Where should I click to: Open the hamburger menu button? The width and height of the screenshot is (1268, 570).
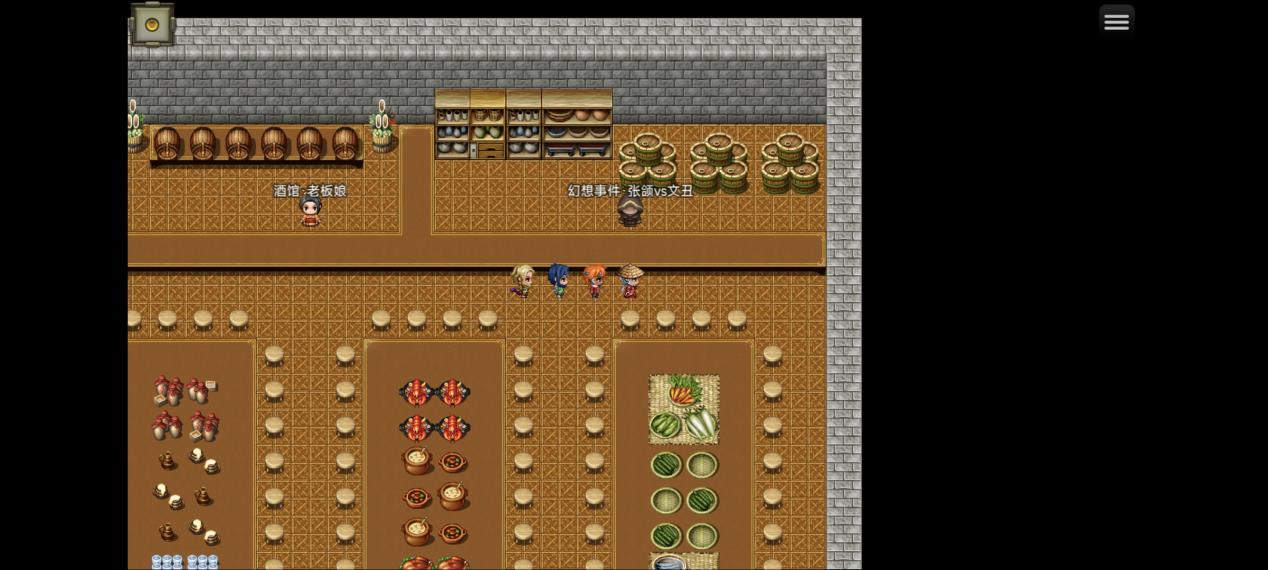(1116, 21)
